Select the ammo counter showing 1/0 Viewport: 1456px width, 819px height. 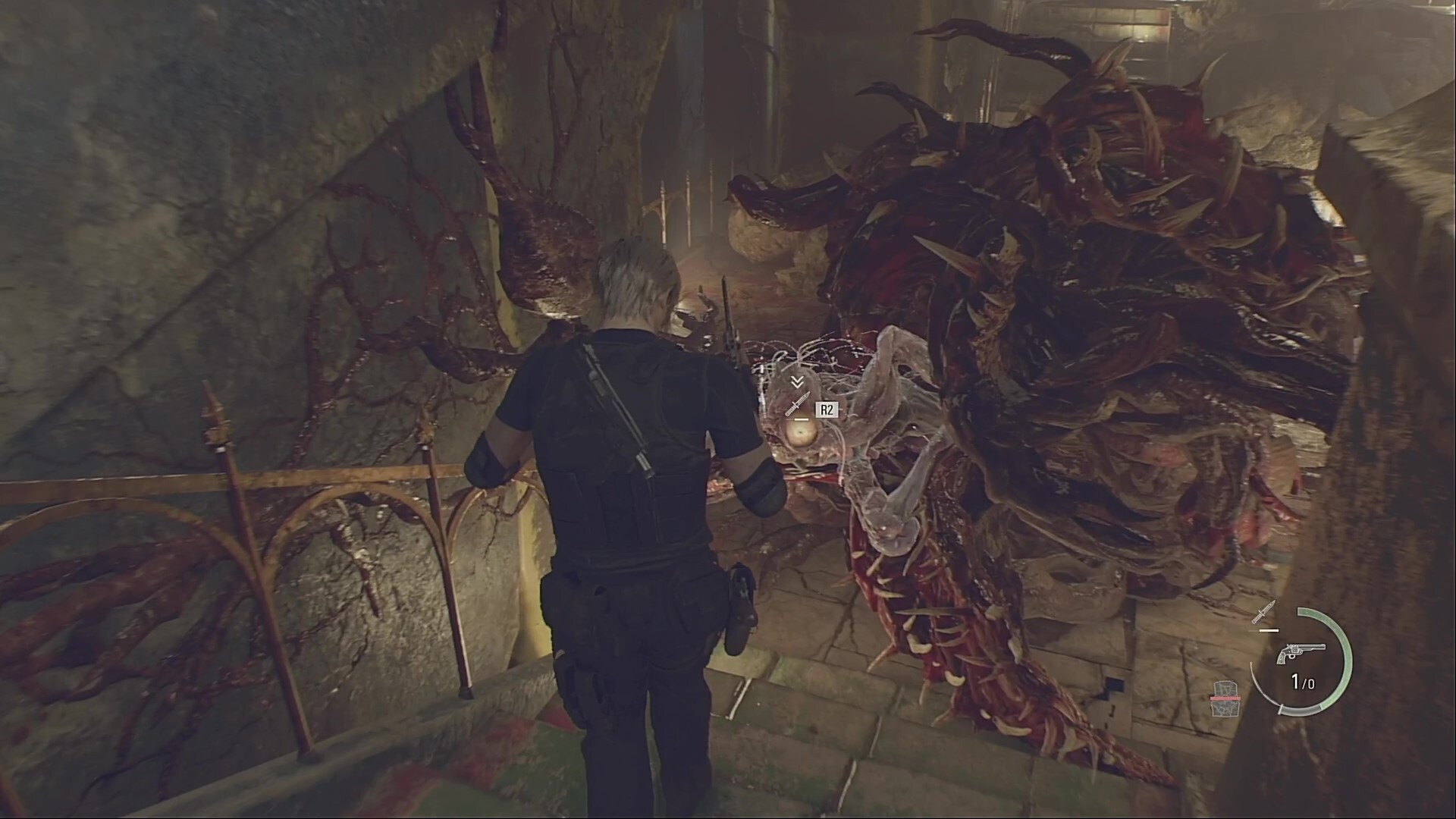coord(1302,680)
